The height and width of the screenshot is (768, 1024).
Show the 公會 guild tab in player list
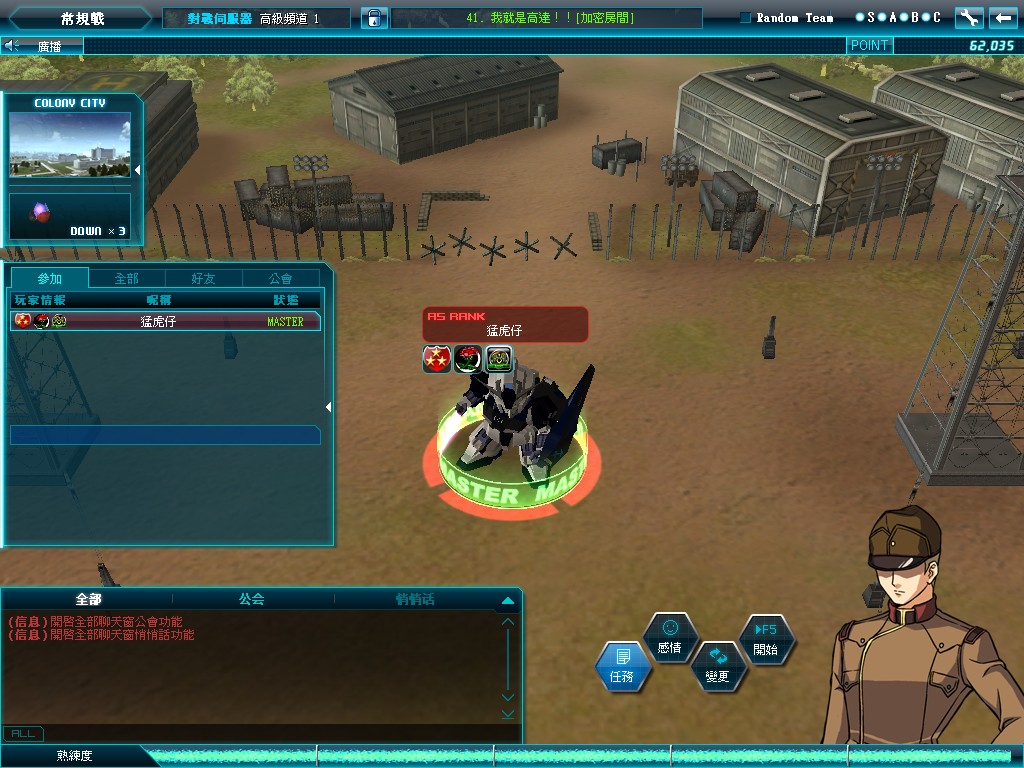point(281,278)
